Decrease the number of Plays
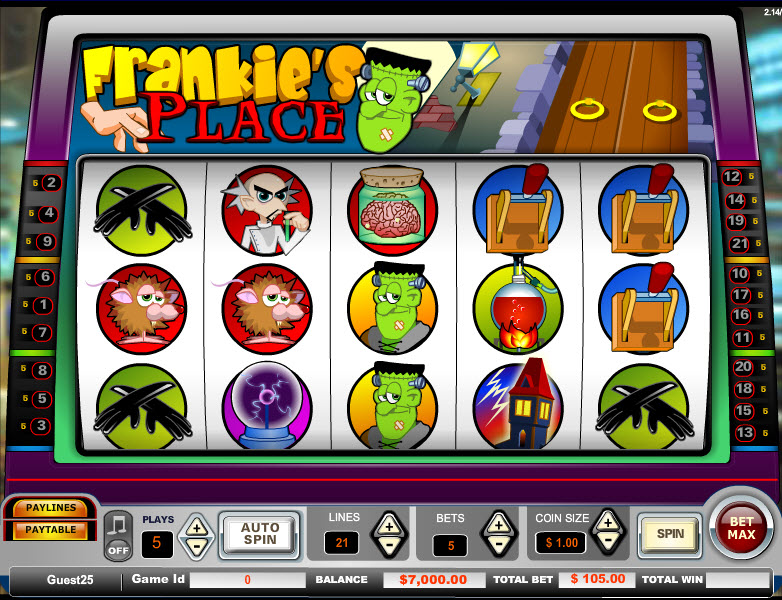 click(x=196, y=546)
